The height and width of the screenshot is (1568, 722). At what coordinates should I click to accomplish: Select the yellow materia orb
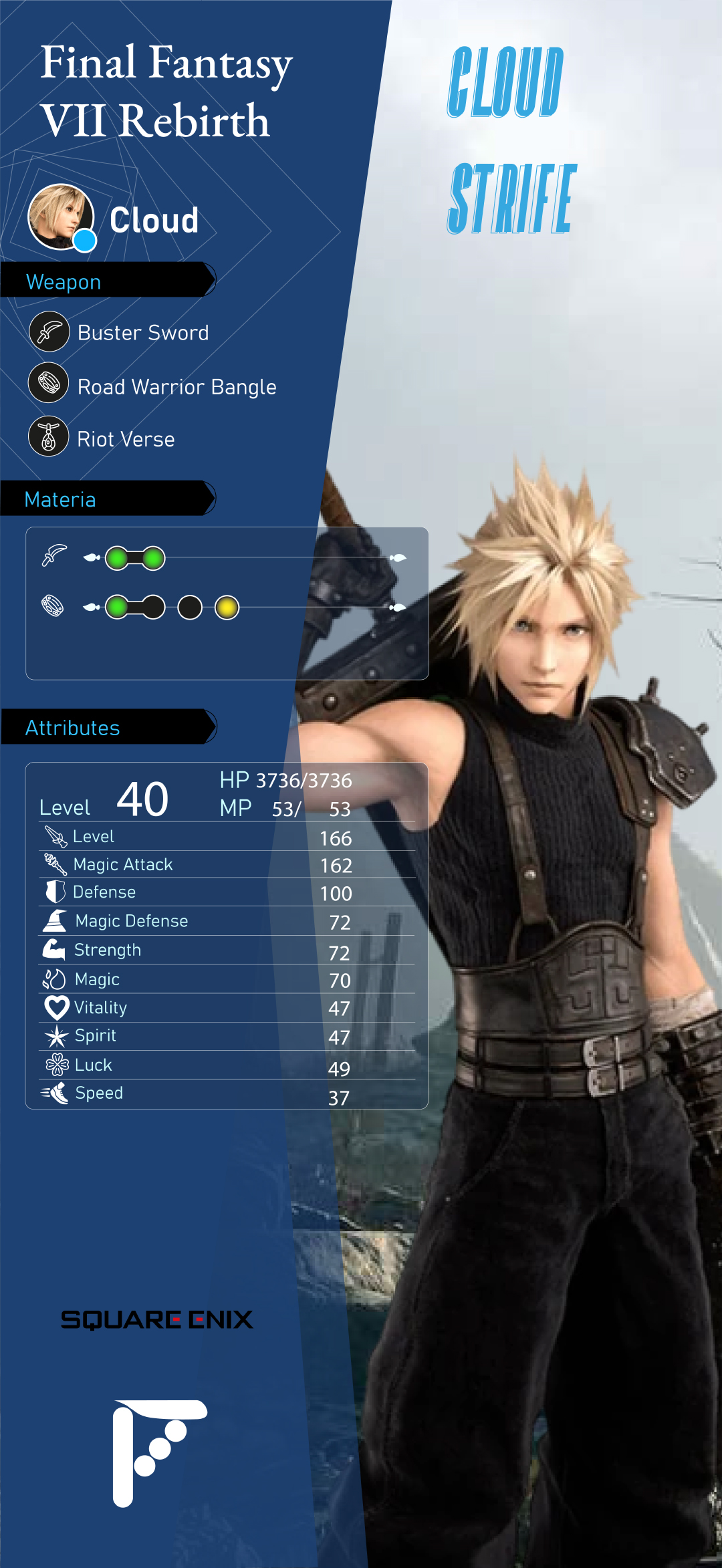(227, 608)
